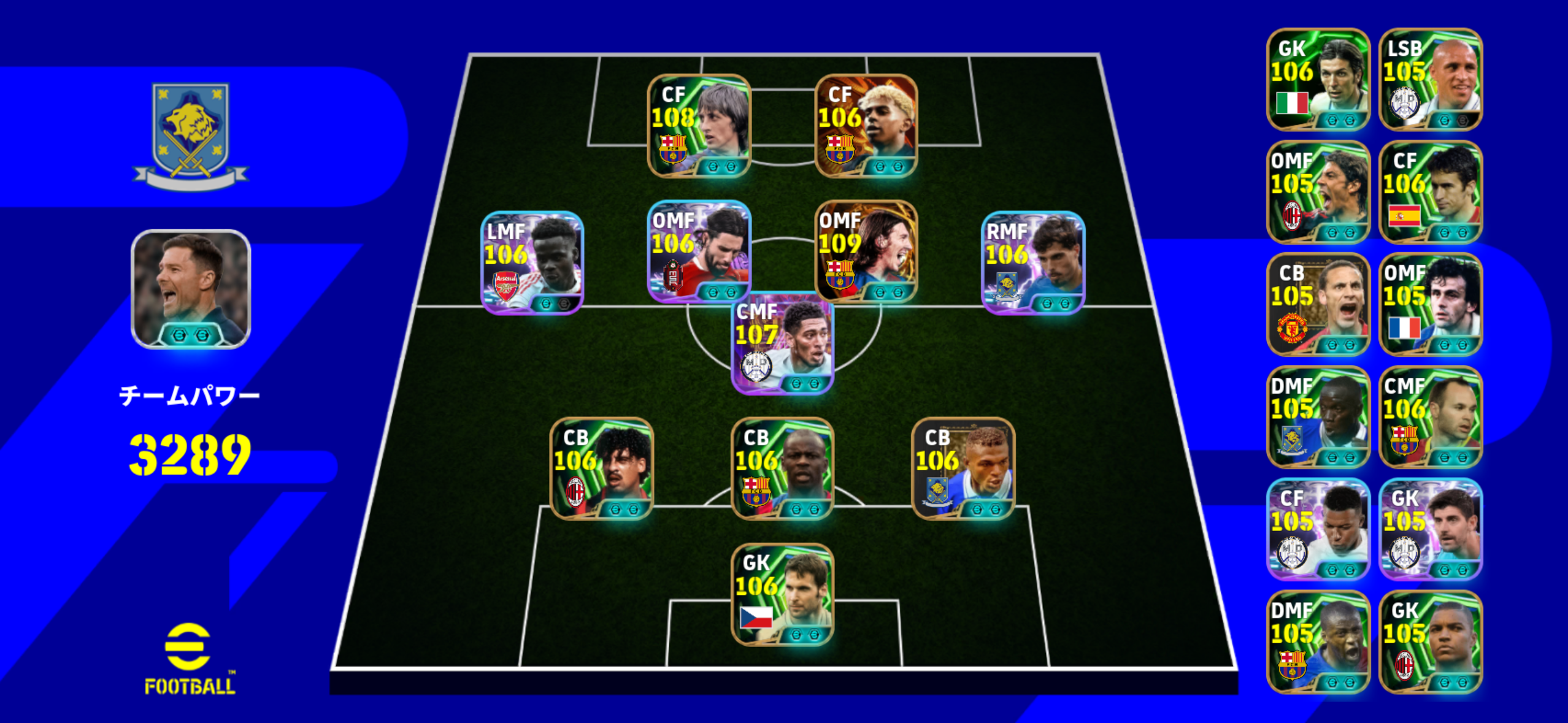Select the 108-rated CF player card
This screenshot has width=1568, height=723.
click(x=699, y=126)
